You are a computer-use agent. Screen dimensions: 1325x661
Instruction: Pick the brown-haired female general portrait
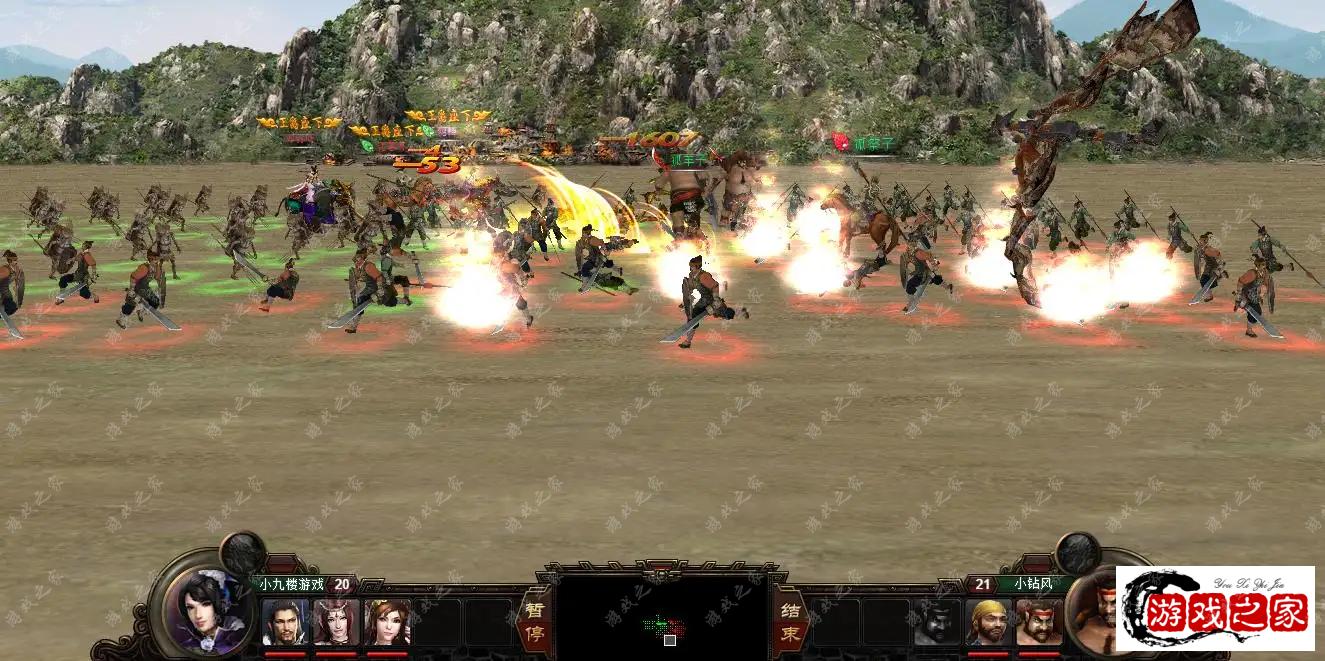point(387,622)
